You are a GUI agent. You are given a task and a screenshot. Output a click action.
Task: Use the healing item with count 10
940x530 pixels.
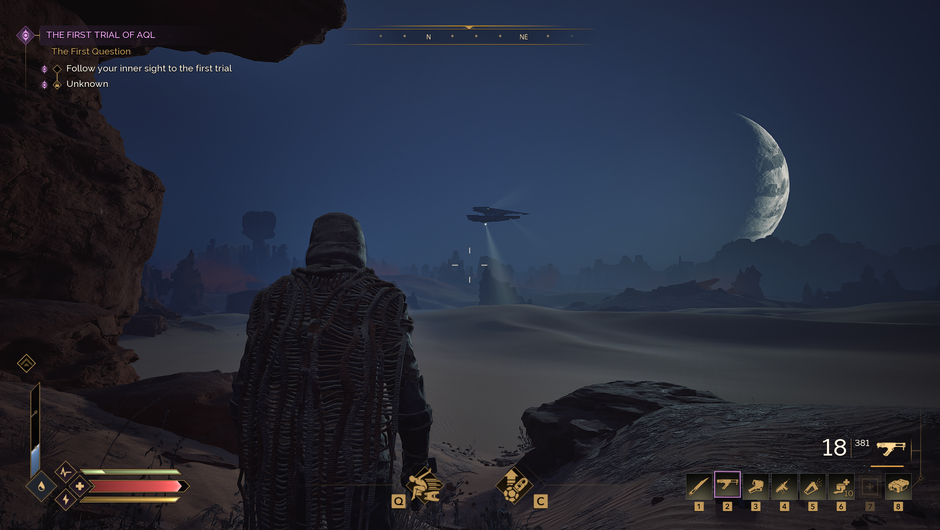(841, 486)
